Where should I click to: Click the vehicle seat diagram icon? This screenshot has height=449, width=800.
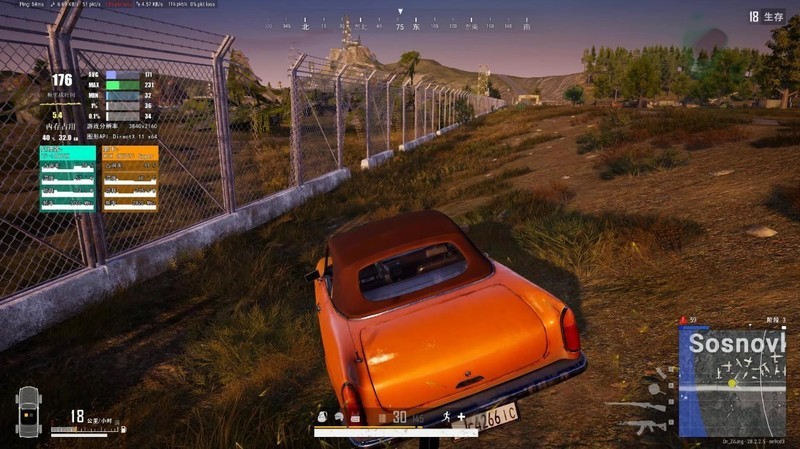[x=27, y=410]
